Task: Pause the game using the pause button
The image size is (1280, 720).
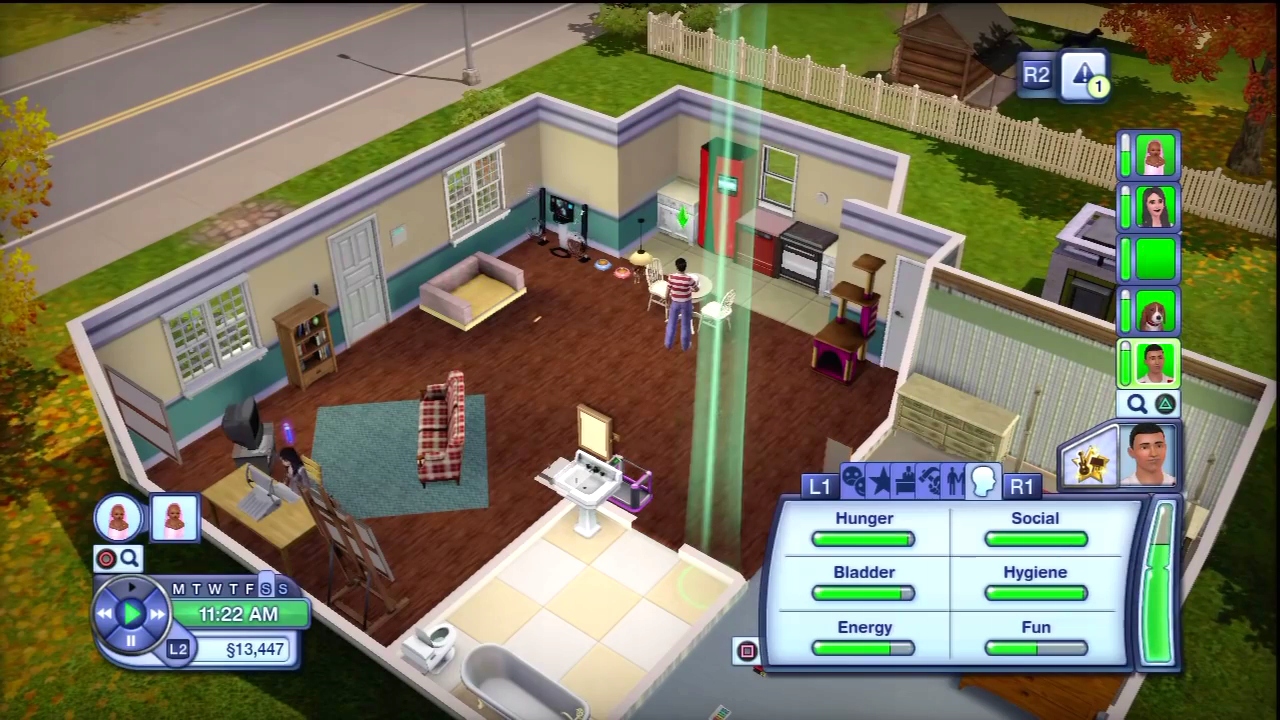Action: (131, 641)
